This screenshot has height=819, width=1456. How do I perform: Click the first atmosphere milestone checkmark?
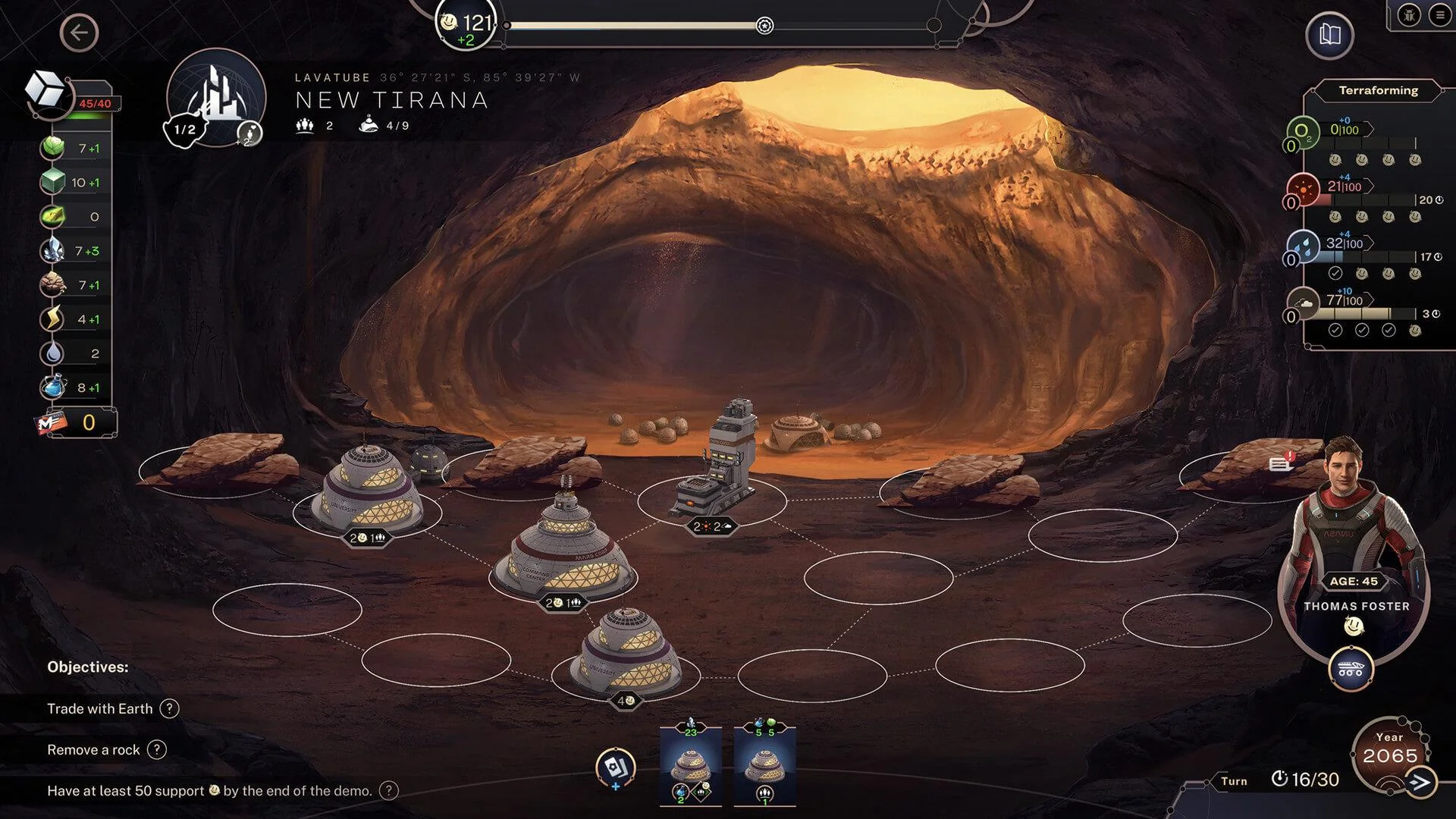click(1336, 329)
